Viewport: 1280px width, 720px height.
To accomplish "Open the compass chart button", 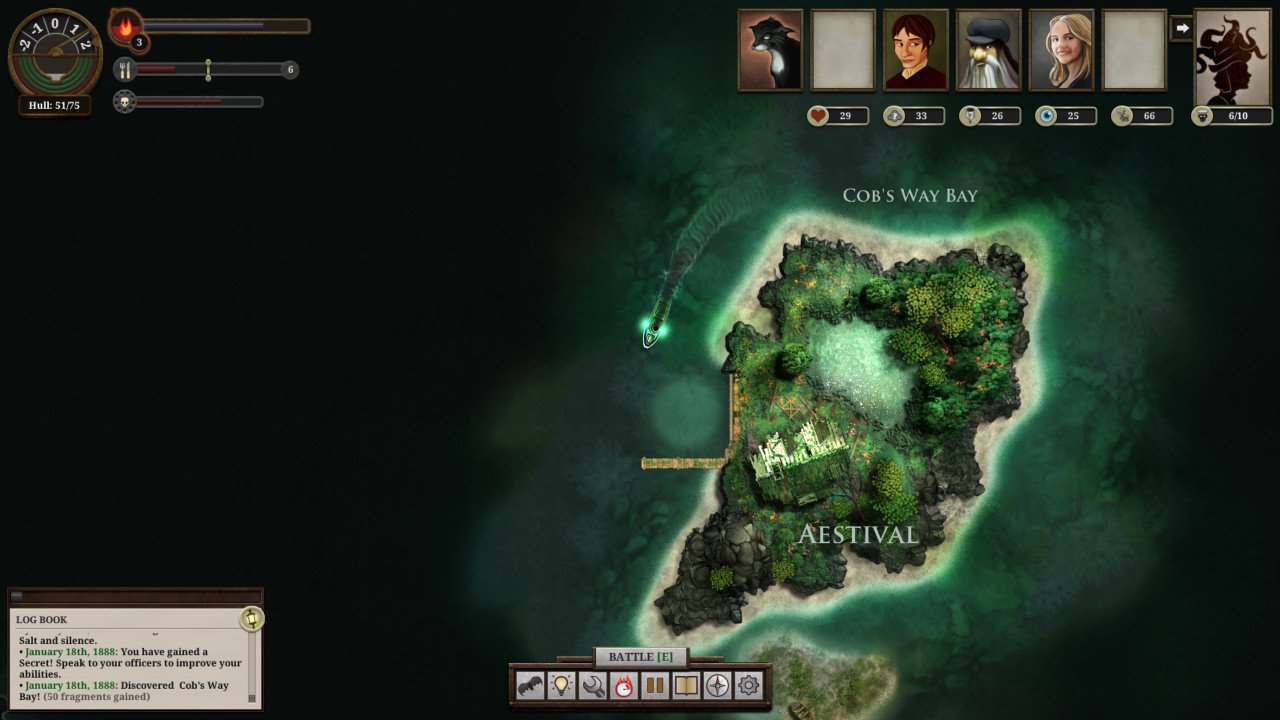I will [x=717, y=686].
